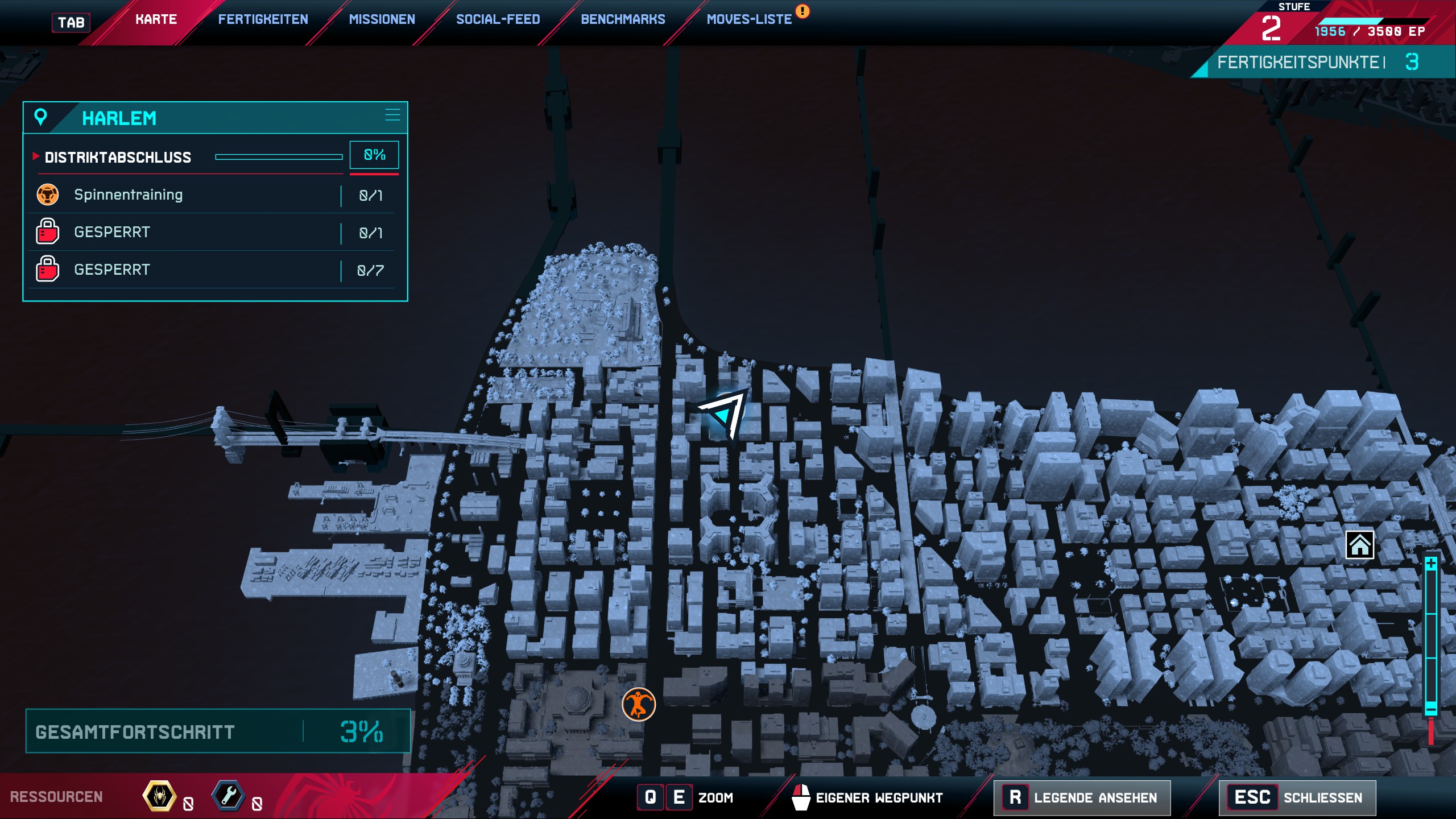Close the map with Schliessen
This screenshot has height=819, width=1456.
pos(1297,797)
